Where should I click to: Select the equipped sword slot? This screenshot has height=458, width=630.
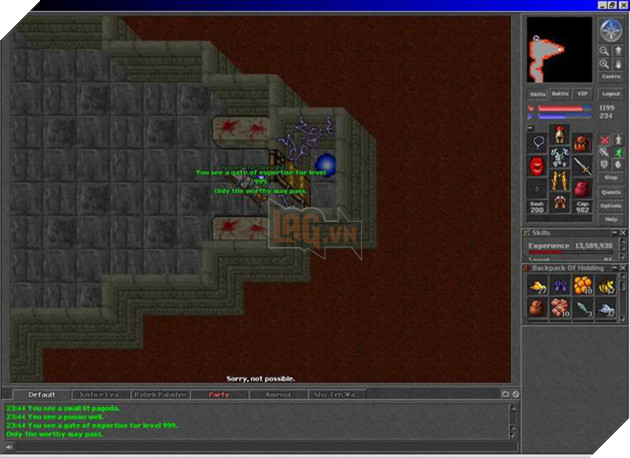(x=583, y=164)
